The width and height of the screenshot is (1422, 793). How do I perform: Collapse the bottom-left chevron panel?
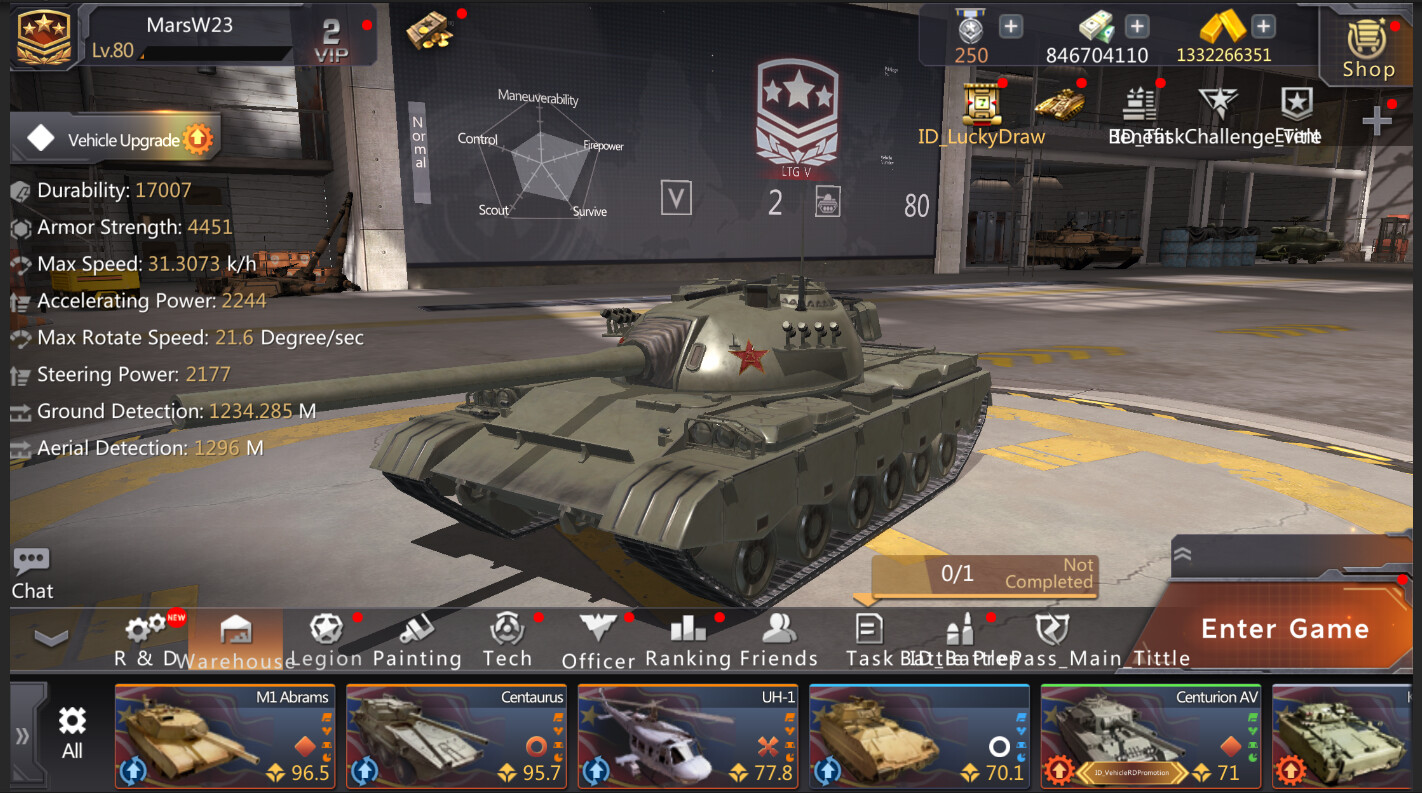click(48, 638)
